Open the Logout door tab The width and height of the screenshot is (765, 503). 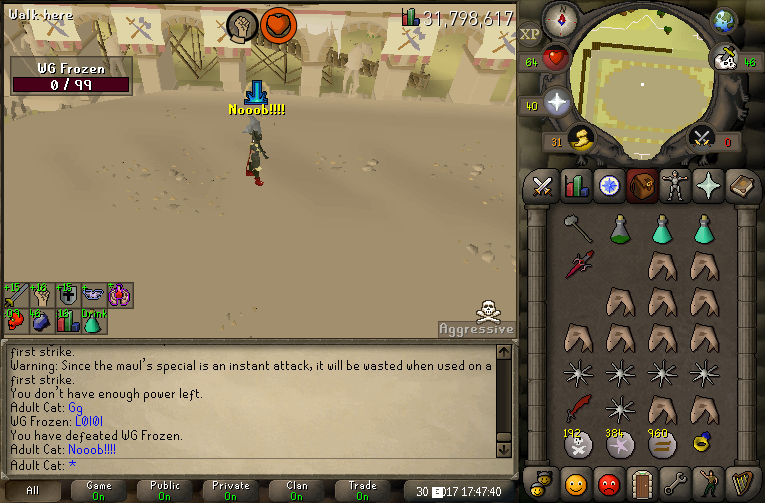[643, 483]
